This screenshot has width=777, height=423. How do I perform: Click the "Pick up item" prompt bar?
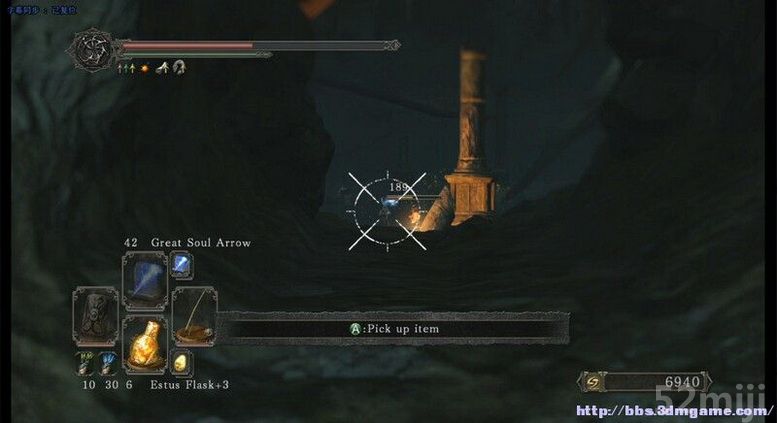click(393, 329)
